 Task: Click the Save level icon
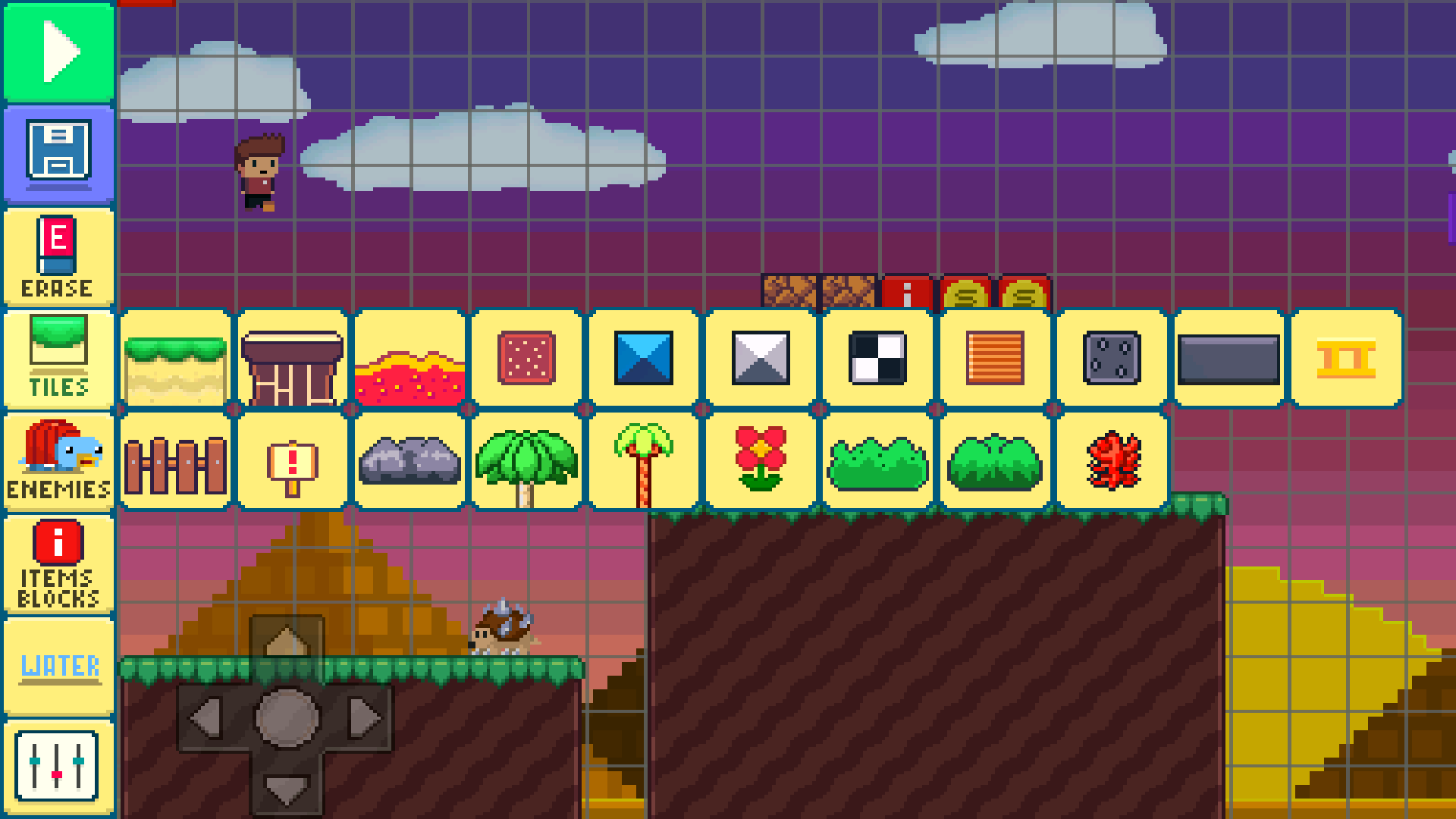[58, 154]
